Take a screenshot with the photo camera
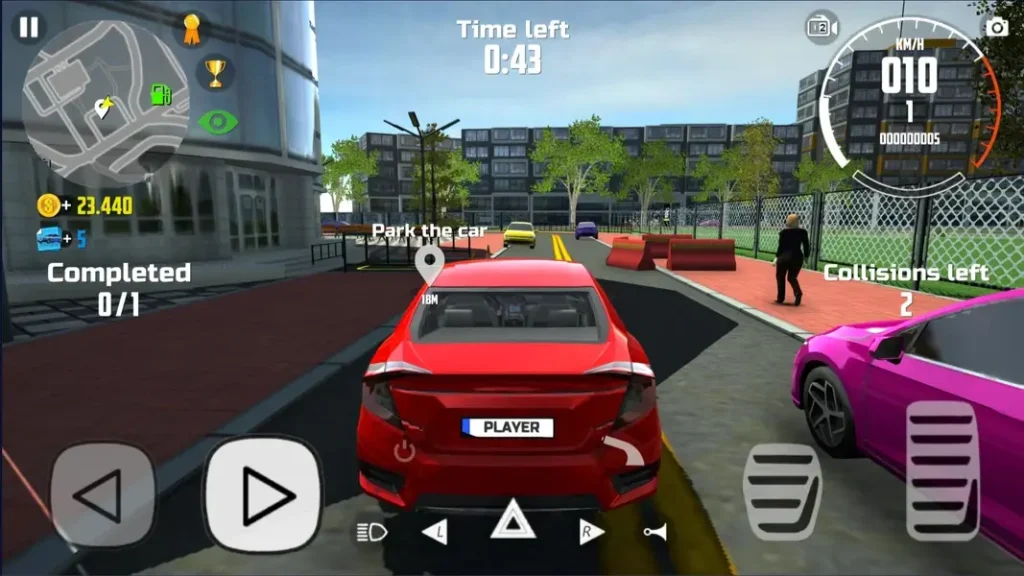The image size is (1024, 576). pyautogui.click(x=996, y=27)
